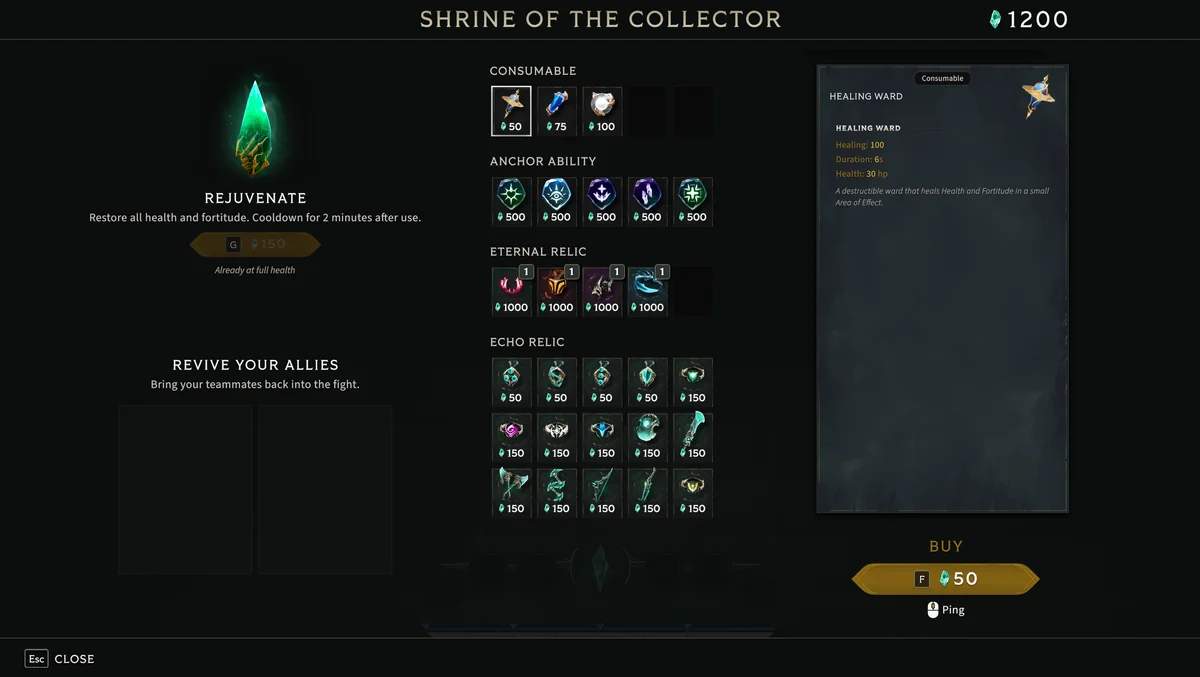Select the eye symbol anchor ability

557,201
